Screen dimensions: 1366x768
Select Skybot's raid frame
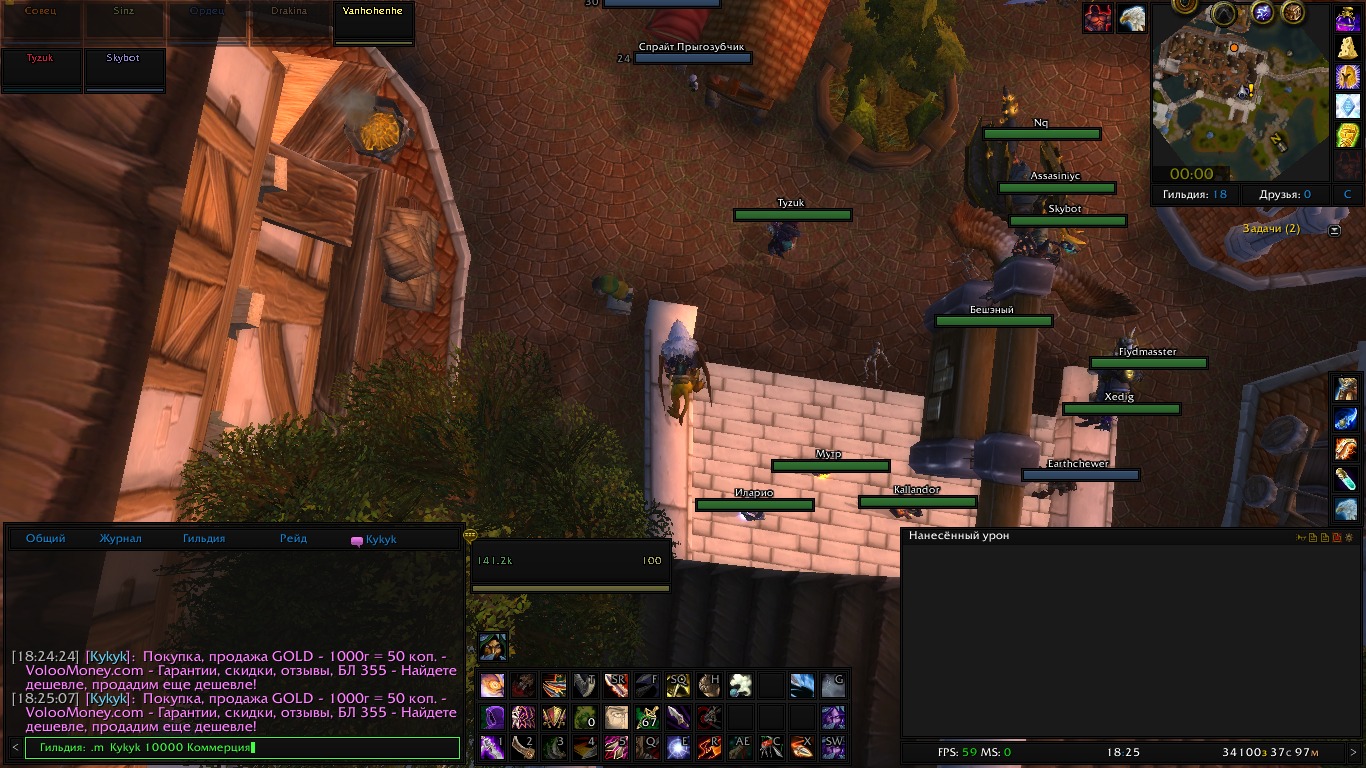coord(124,70)
